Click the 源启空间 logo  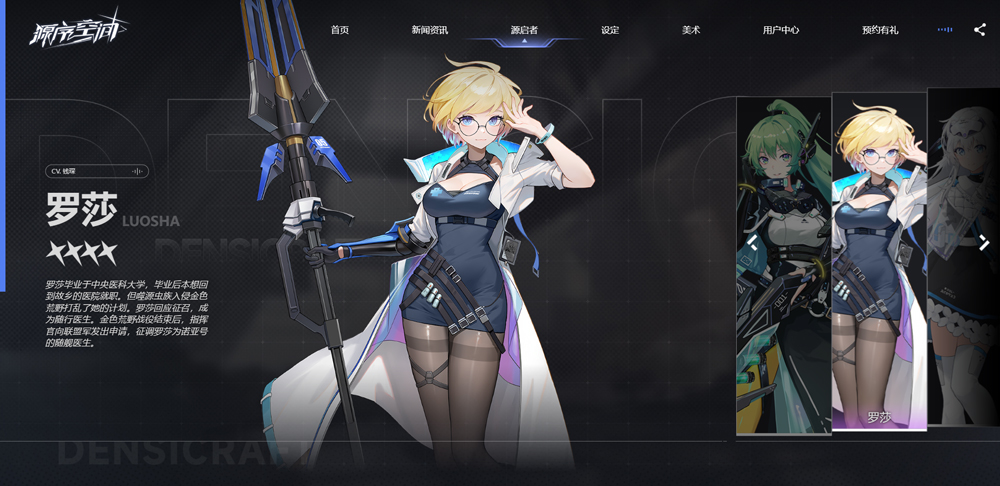pyautogui.click(x=65, y=29)
